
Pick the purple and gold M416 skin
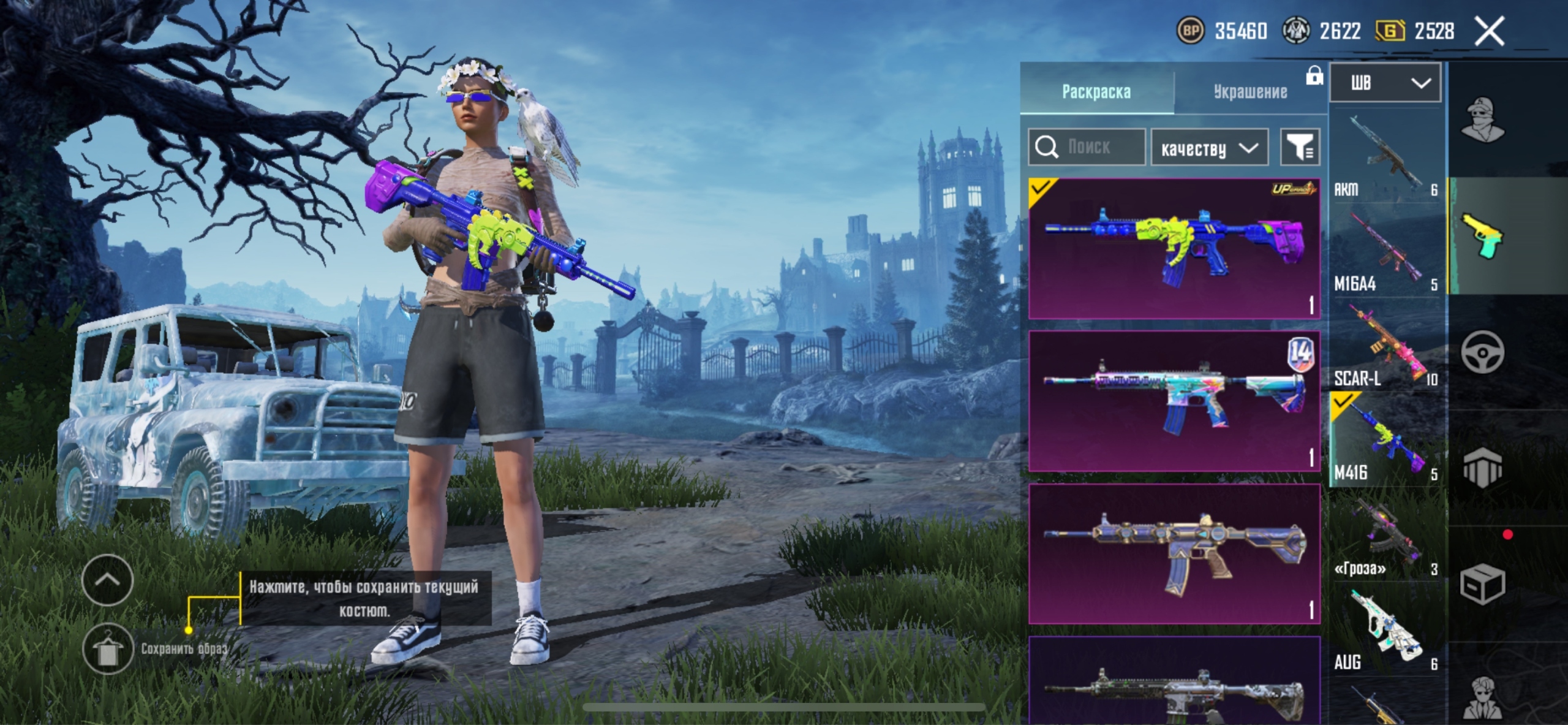point(1174,553)
